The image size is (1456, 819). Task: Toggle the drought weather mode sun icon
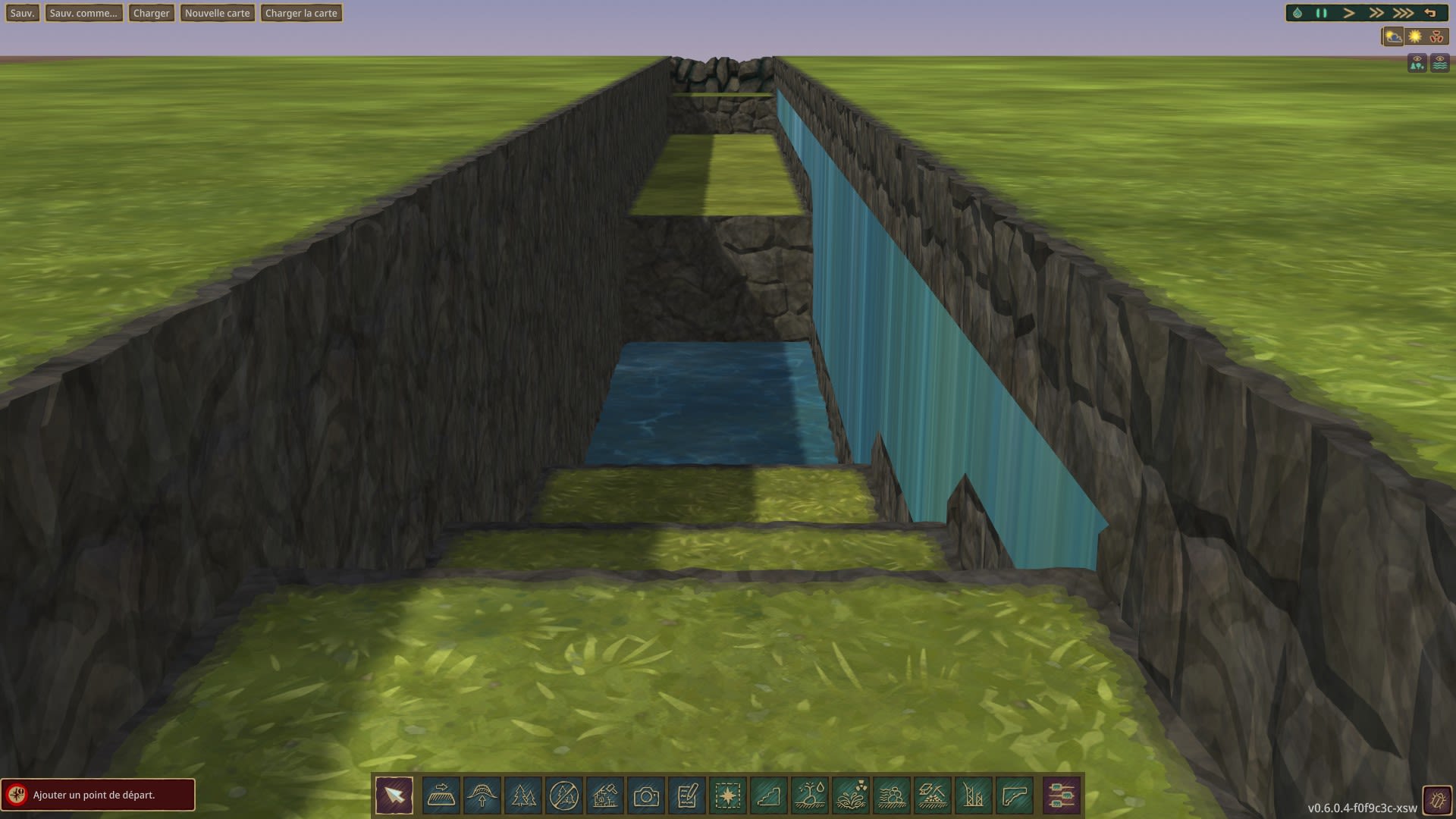click(x=1415, y=35)
